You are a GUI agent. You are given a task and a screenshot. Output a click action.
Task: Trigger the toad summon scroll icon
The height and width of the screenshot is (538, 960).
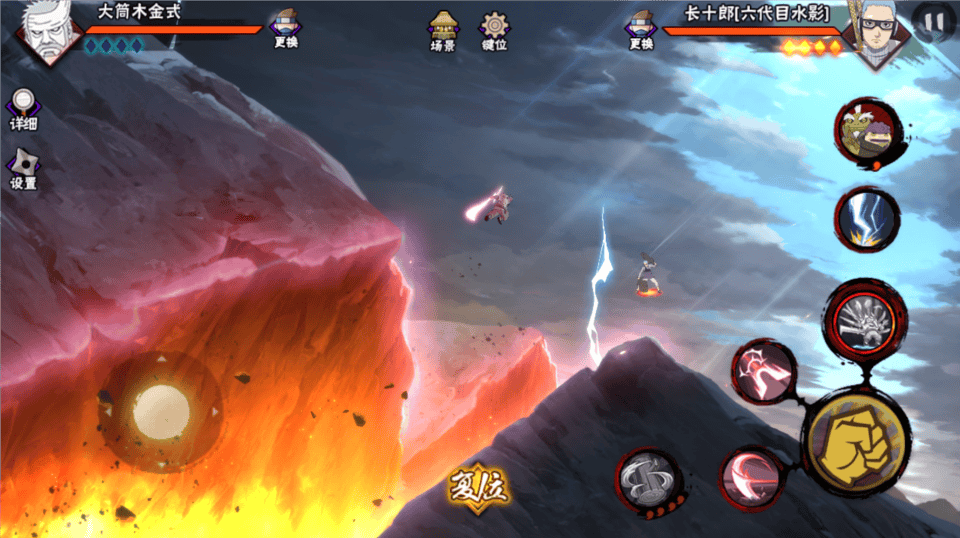coord(867,132)
